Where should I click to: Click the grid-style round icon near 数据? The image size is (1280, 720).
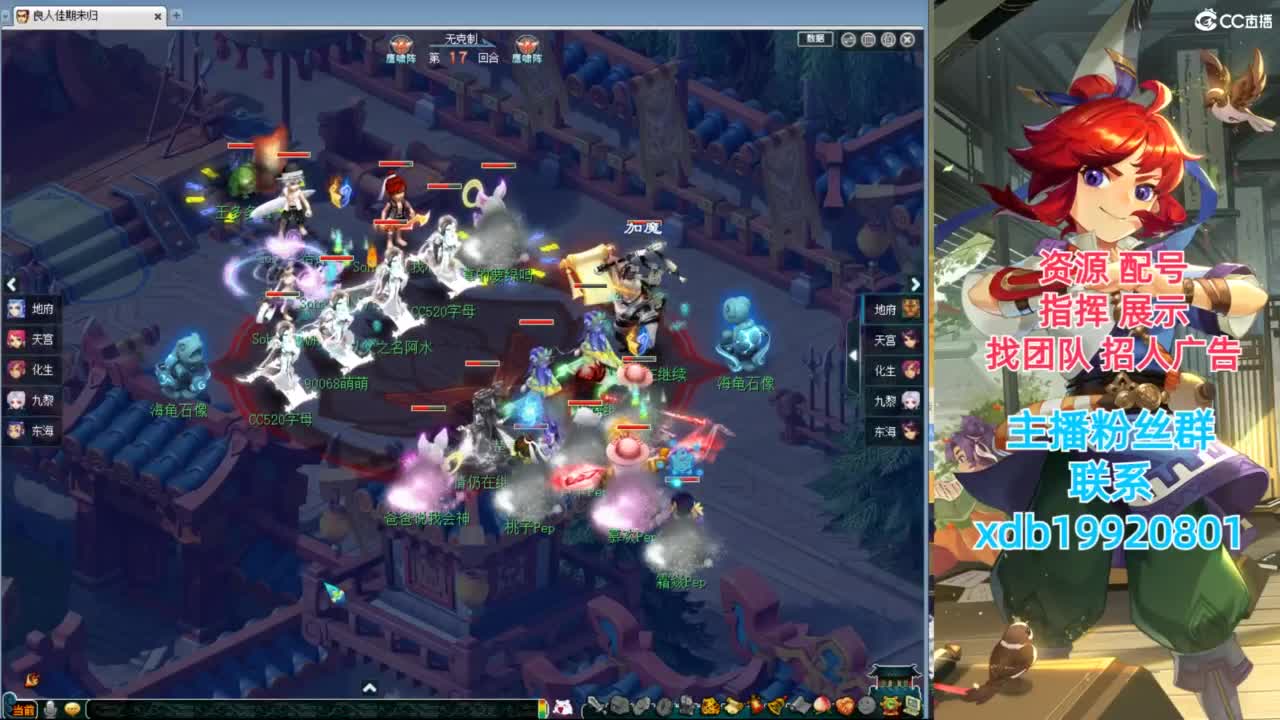tap(868, 39)
